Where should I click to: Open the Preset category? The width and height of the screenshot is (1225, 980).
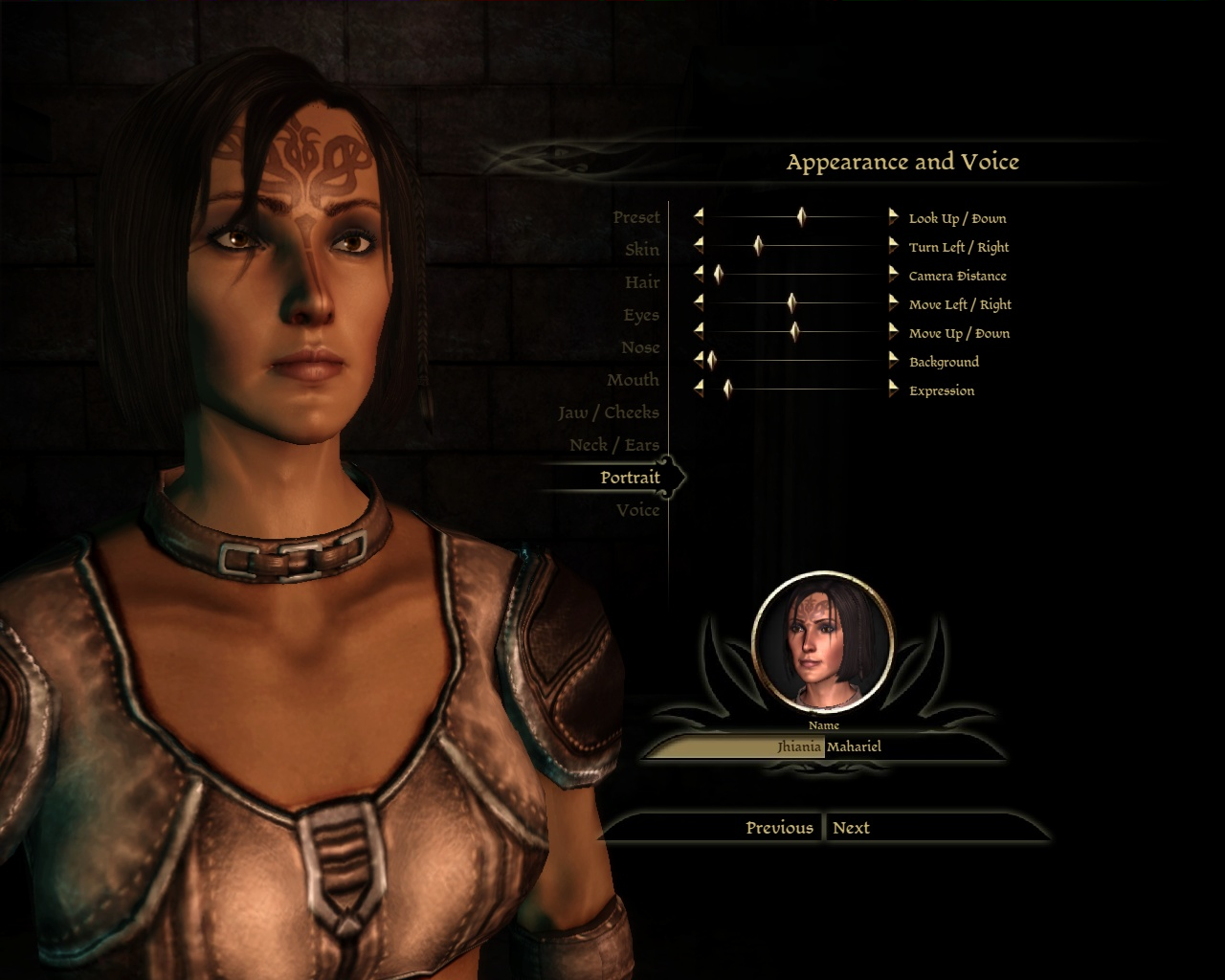636,217
